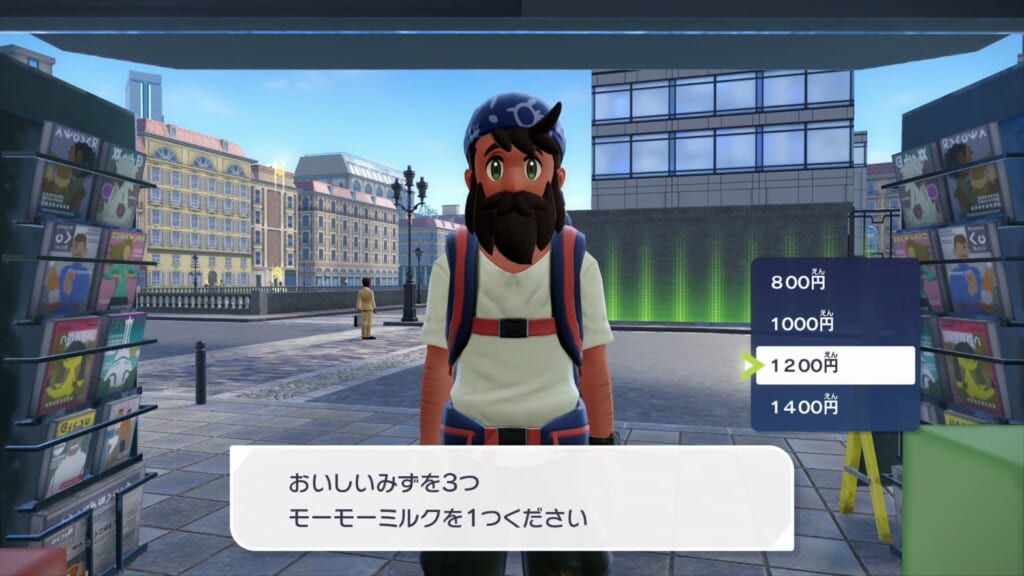Answer with the 1400円 option
The width and height of the screenshot is (1024, 576).
(x=833, y=407)
